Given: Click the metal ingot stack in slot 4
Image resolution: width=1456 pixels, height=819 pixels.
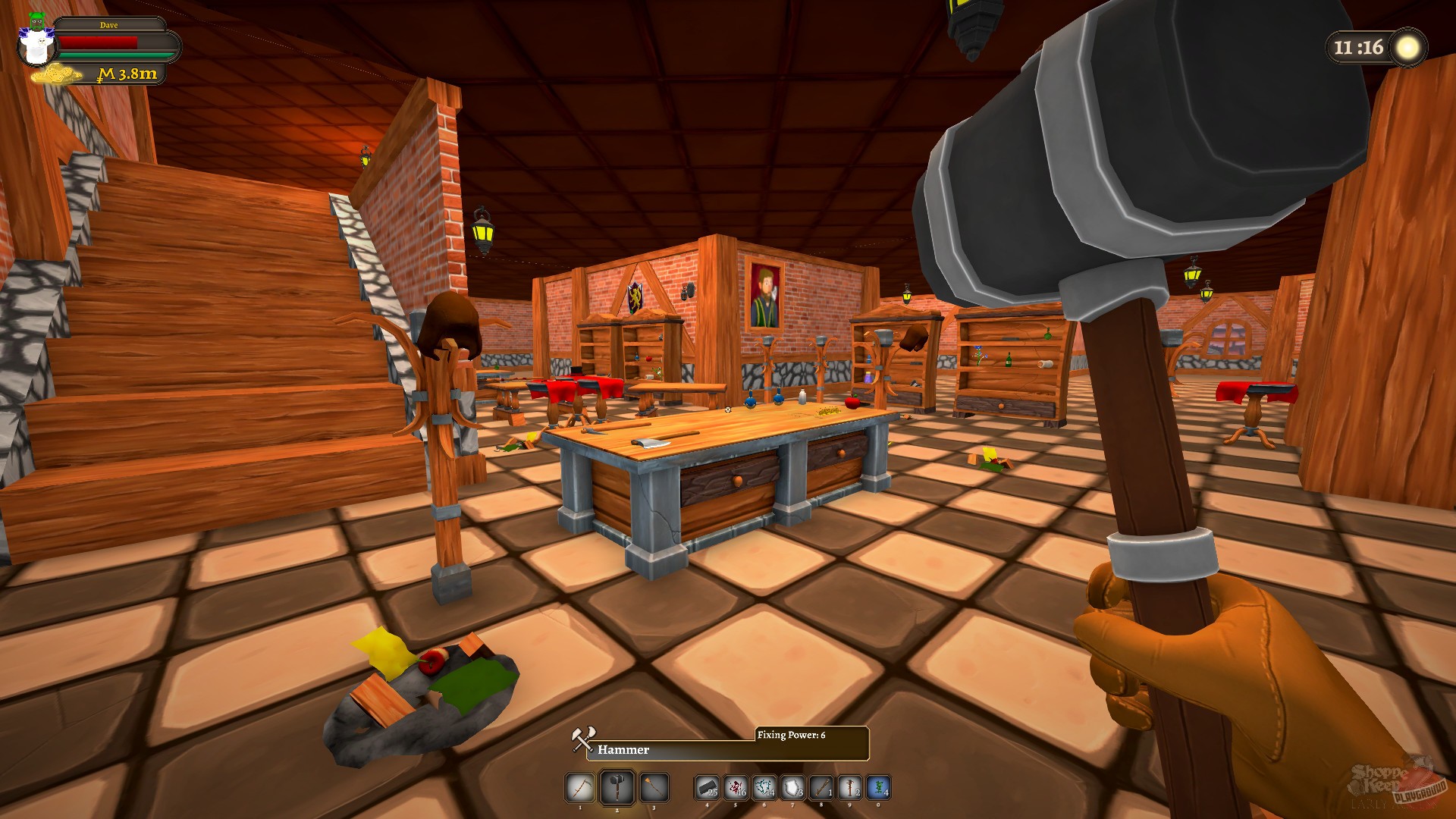Looking at the screenshot, I should 707,789.
